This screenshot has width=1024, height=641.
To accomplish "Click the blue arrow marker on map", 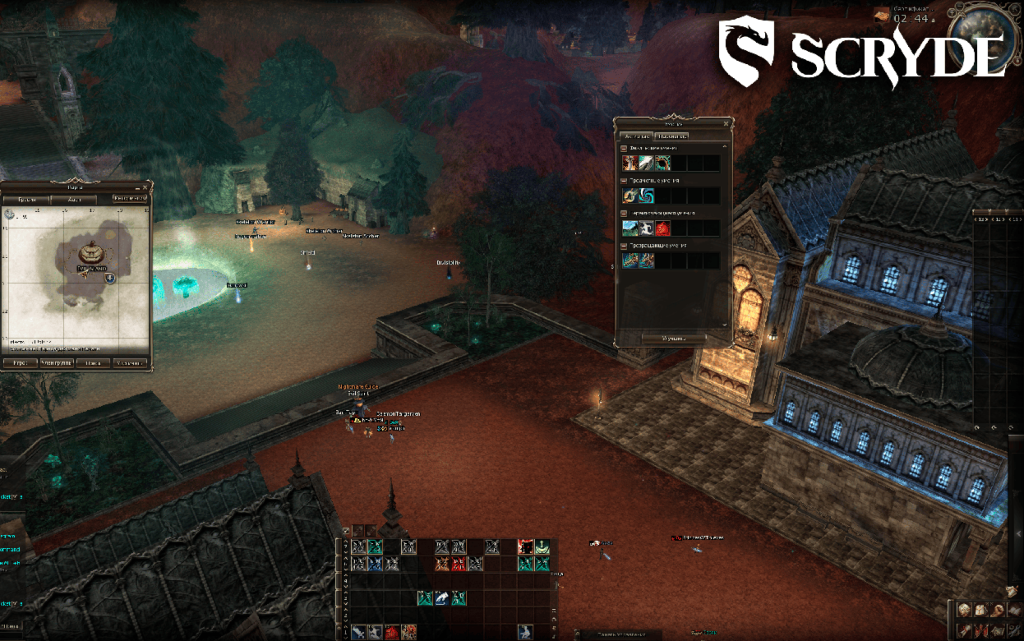I will (109, 278).
